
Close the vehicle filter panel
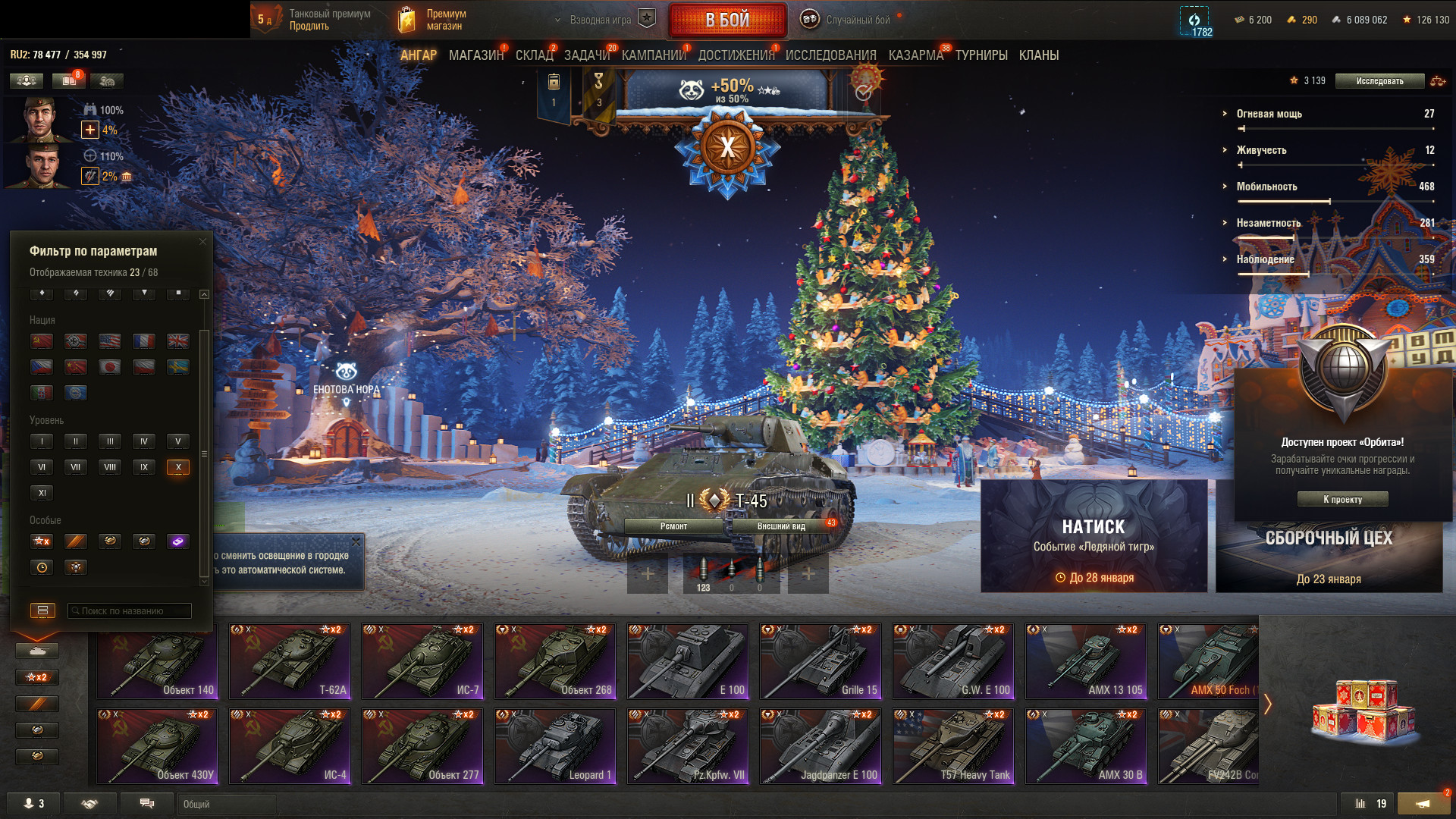[x=202, y=241]
